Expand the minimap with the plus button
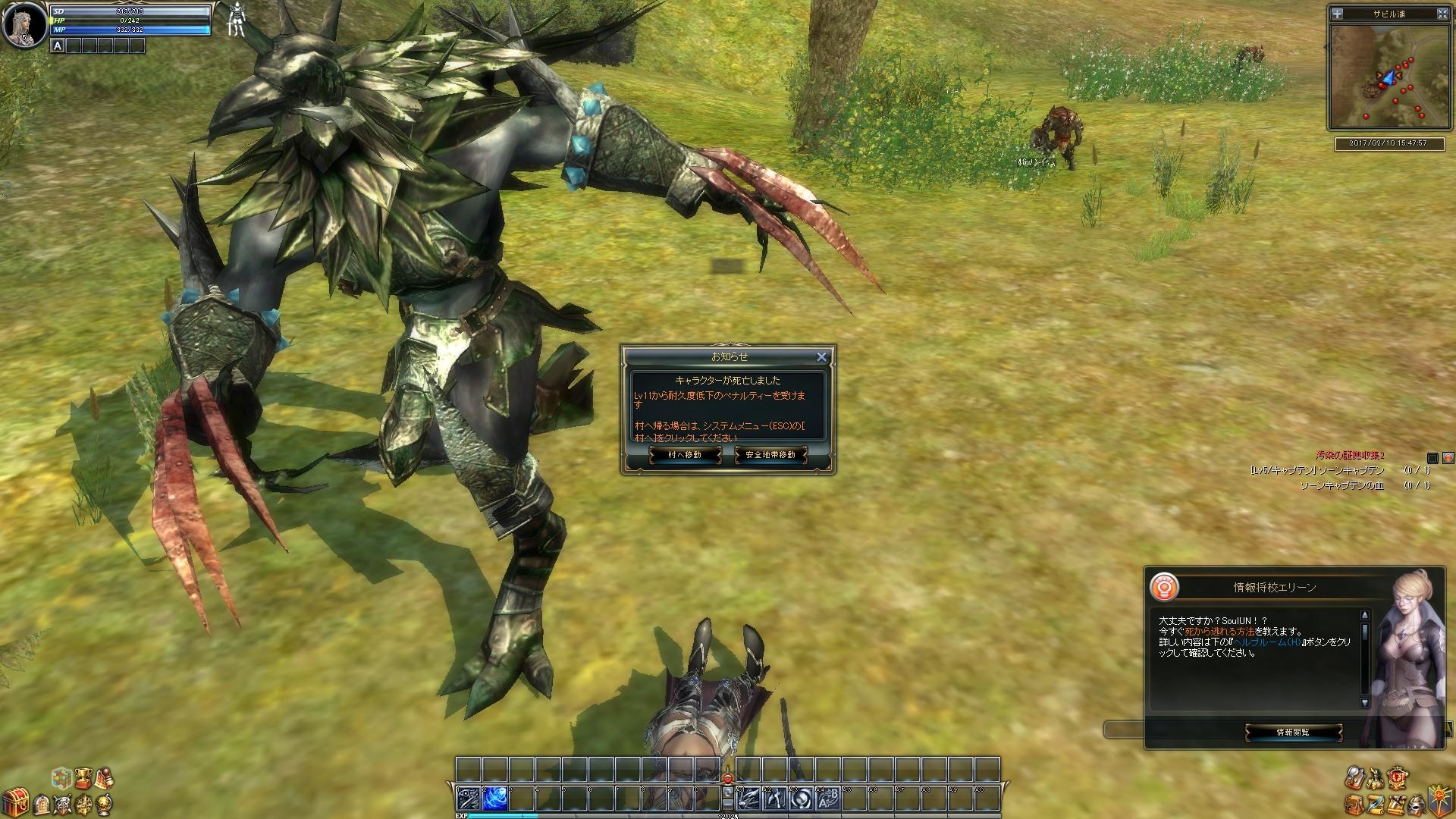 [x=1338, y=14]
